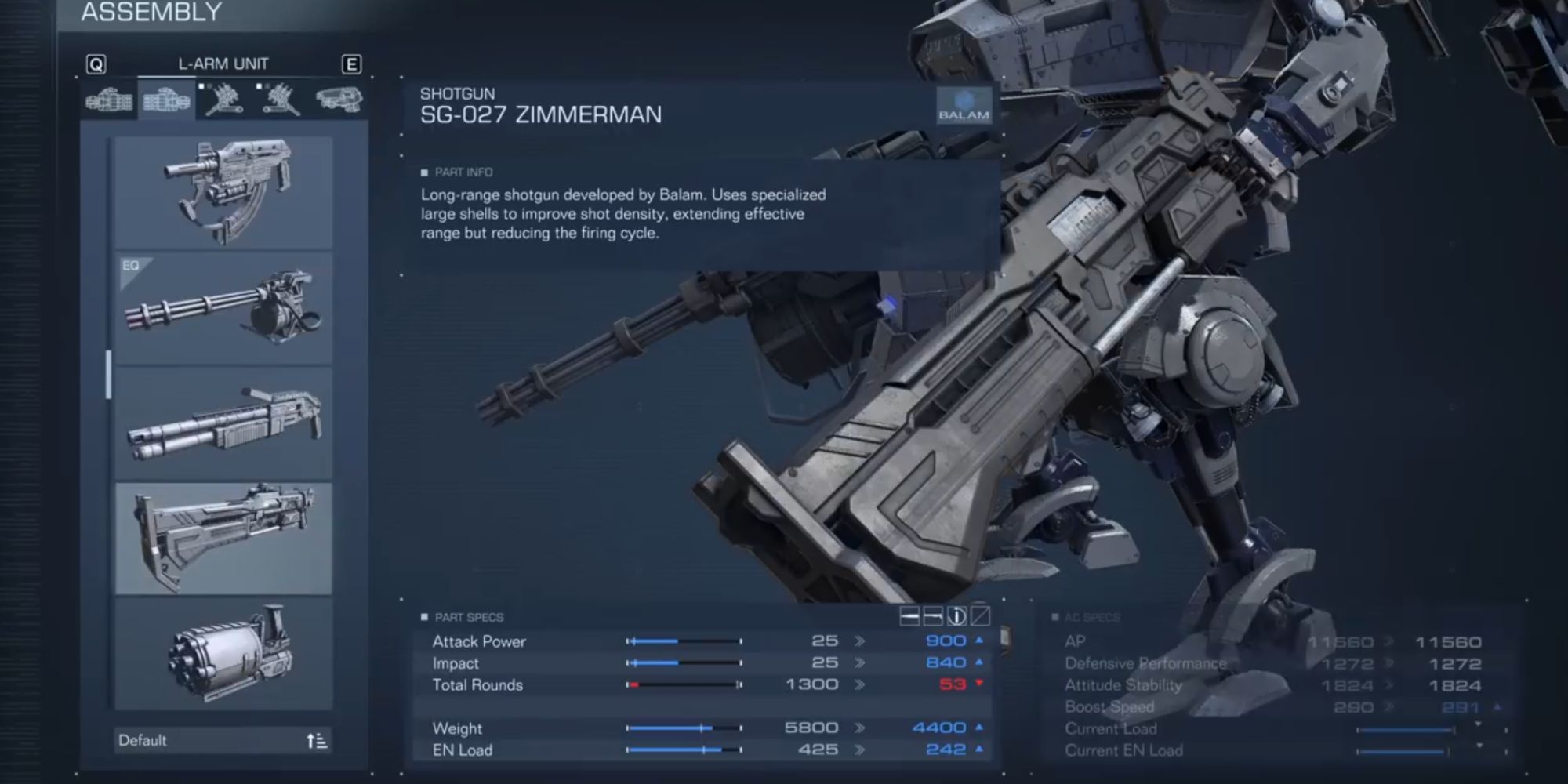Click the circled info spec display icon
The image size is (1568, 784).
tap(958, 616)
